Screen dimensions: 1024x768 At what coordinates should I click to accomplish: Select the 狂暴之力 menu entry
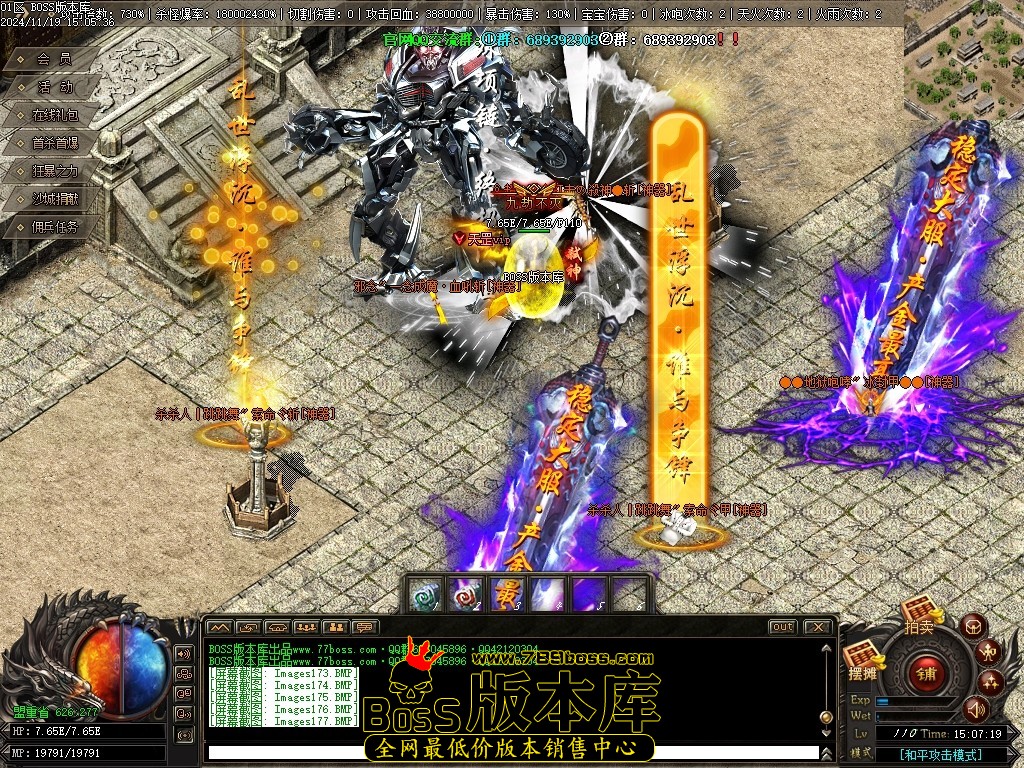(54, 171)
